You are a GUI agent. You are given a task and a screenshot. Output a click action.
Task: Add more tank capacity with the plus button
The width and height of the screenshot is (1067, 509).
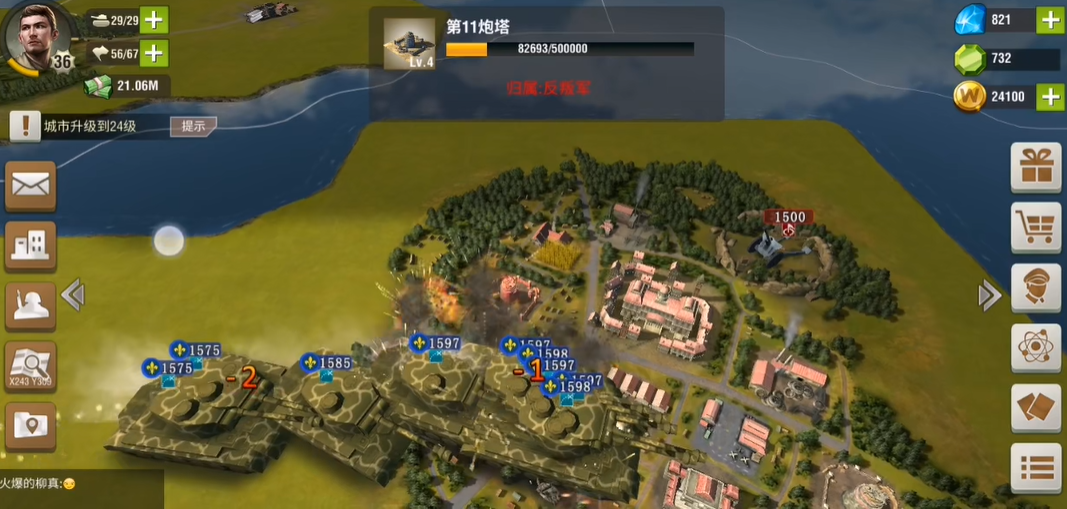click(154, 20)
